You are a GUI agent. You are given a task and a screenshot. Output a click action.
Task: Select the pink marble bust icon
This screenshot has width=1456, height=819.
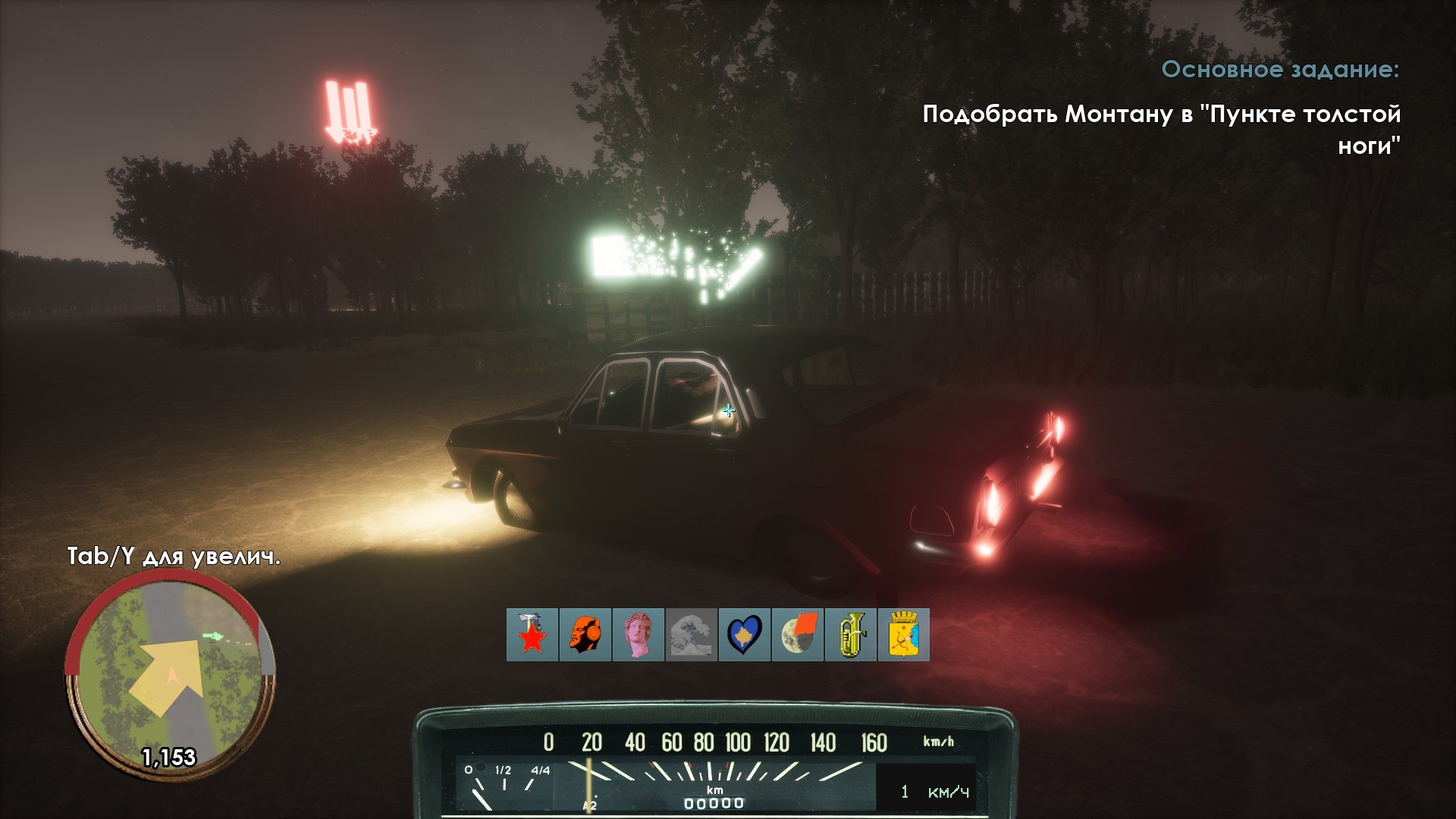point(639,635)
